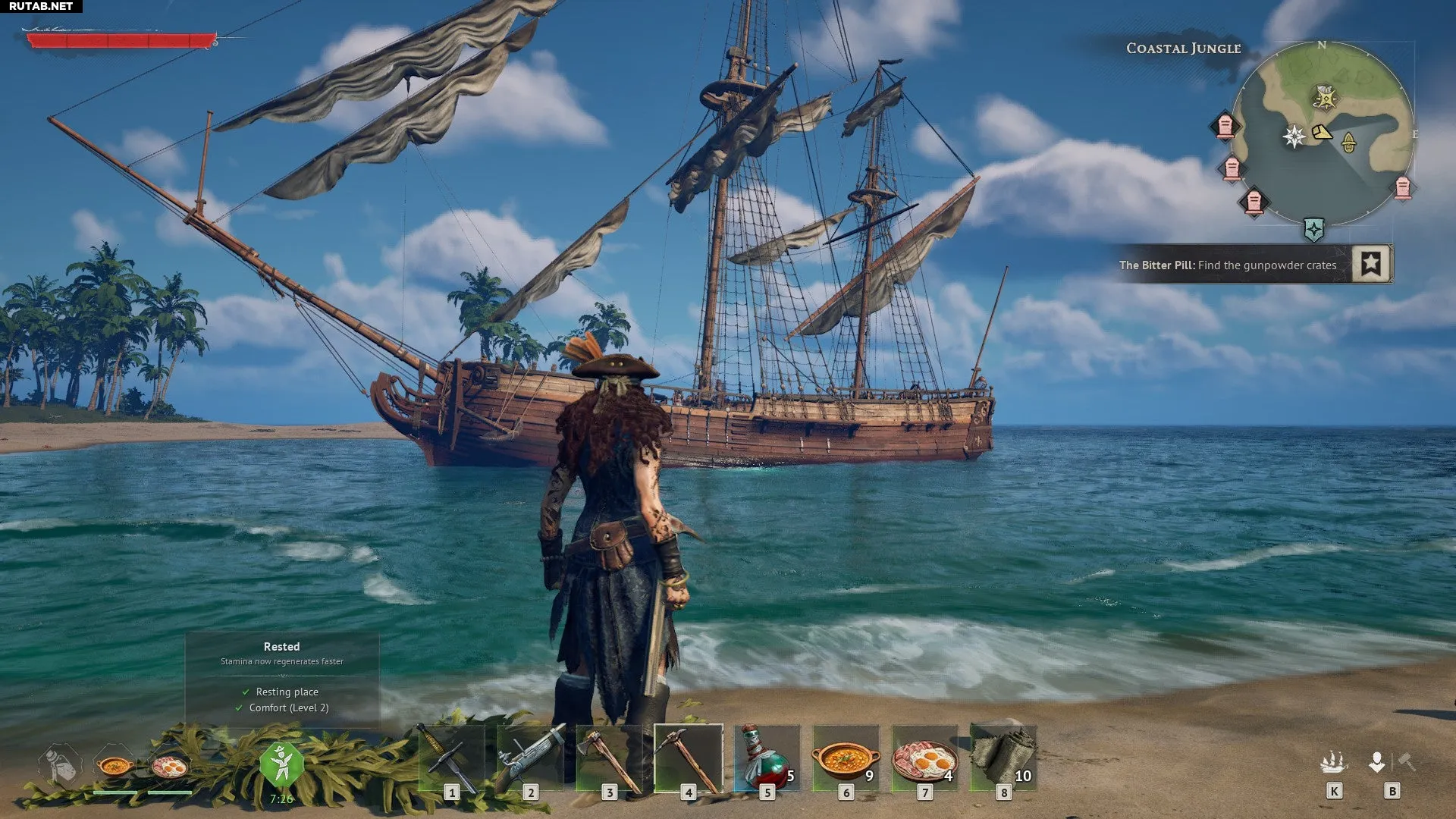Image resolution: width=1456 pixels, height=819 pixels.
Task: Click the quest tracker bookmark star button
Action: click(x=1371, y=264)
